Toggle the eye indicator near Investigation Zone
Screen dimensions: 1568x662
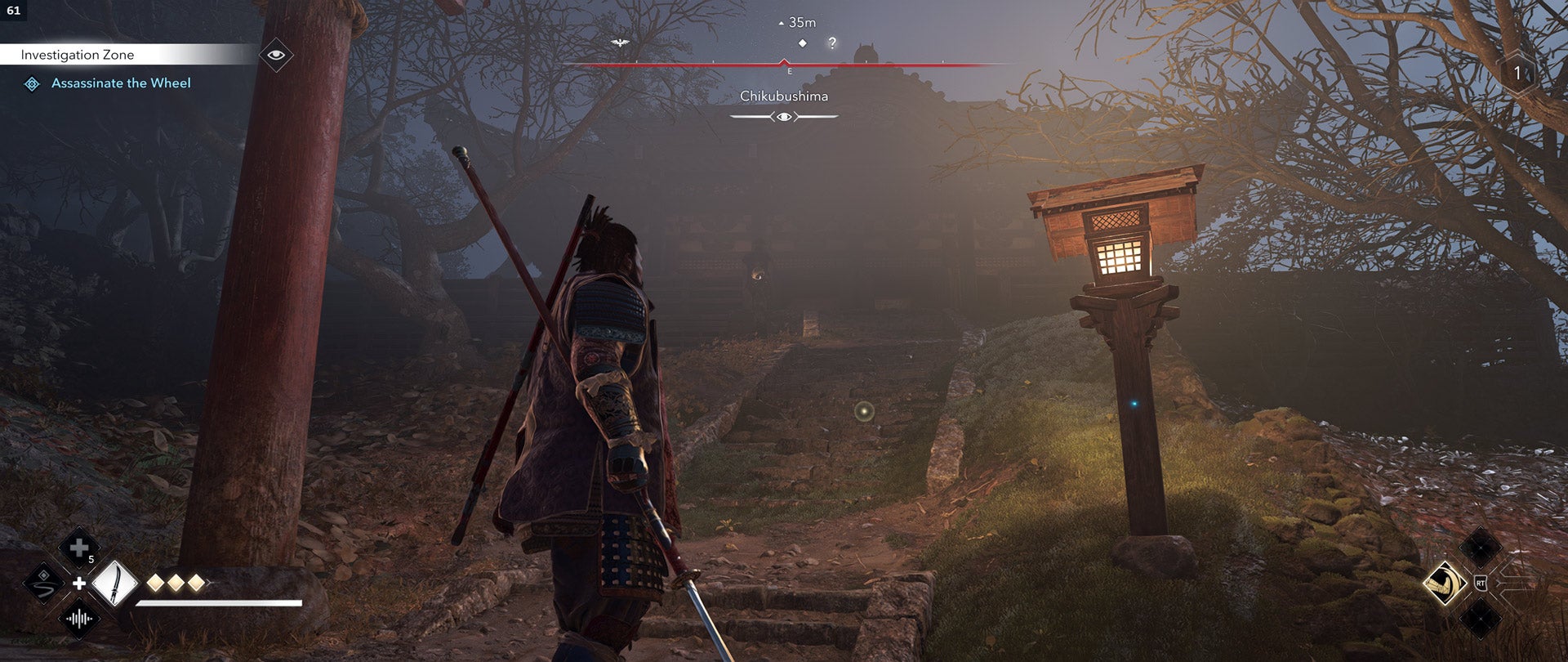point(278,54)
